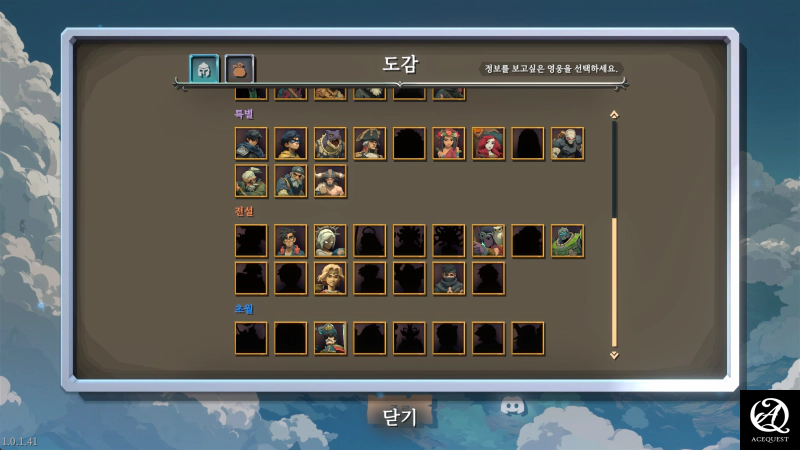This screenshot has height=450, width=800.
Task: Select the blue-hat mustached admiral portrait
Action: click(330, 338)
